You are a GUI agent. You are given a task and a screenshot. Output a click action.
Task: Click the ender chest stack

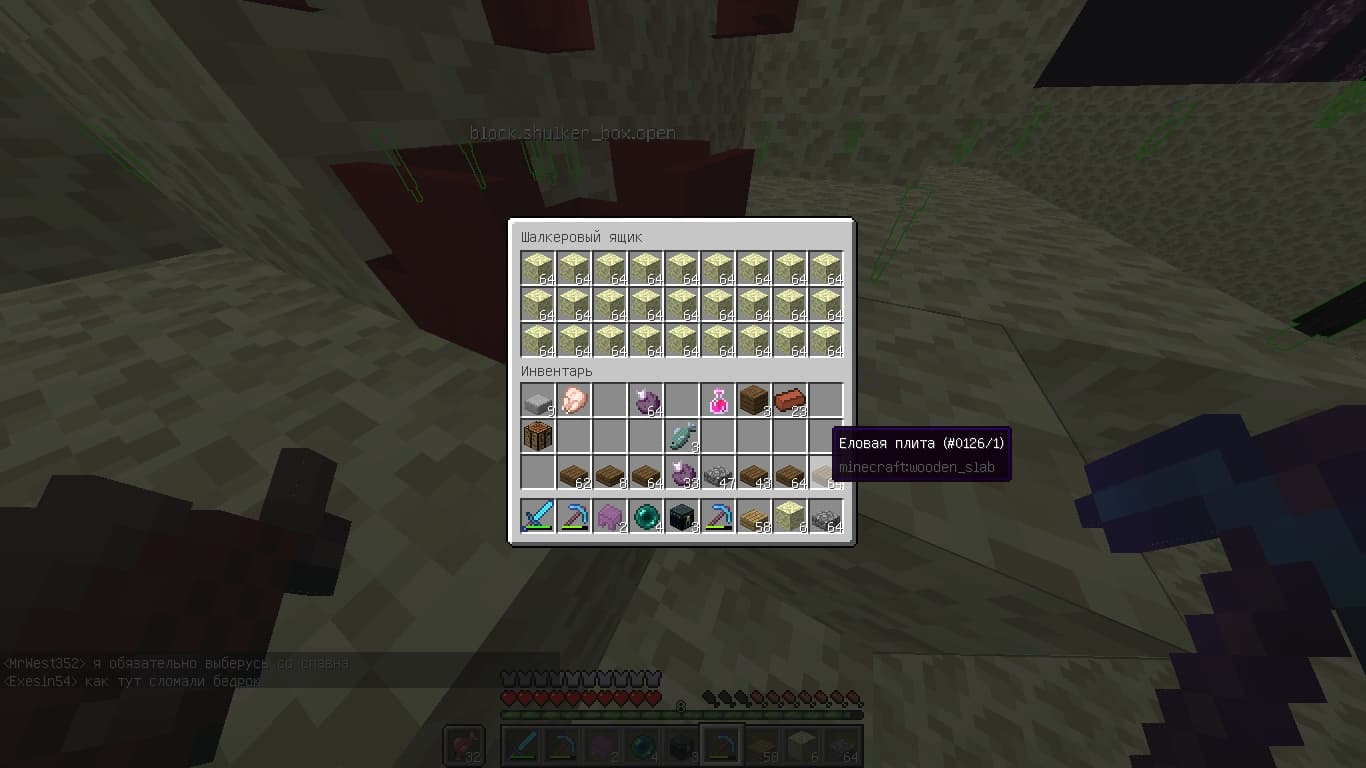(x=681, y=517)
